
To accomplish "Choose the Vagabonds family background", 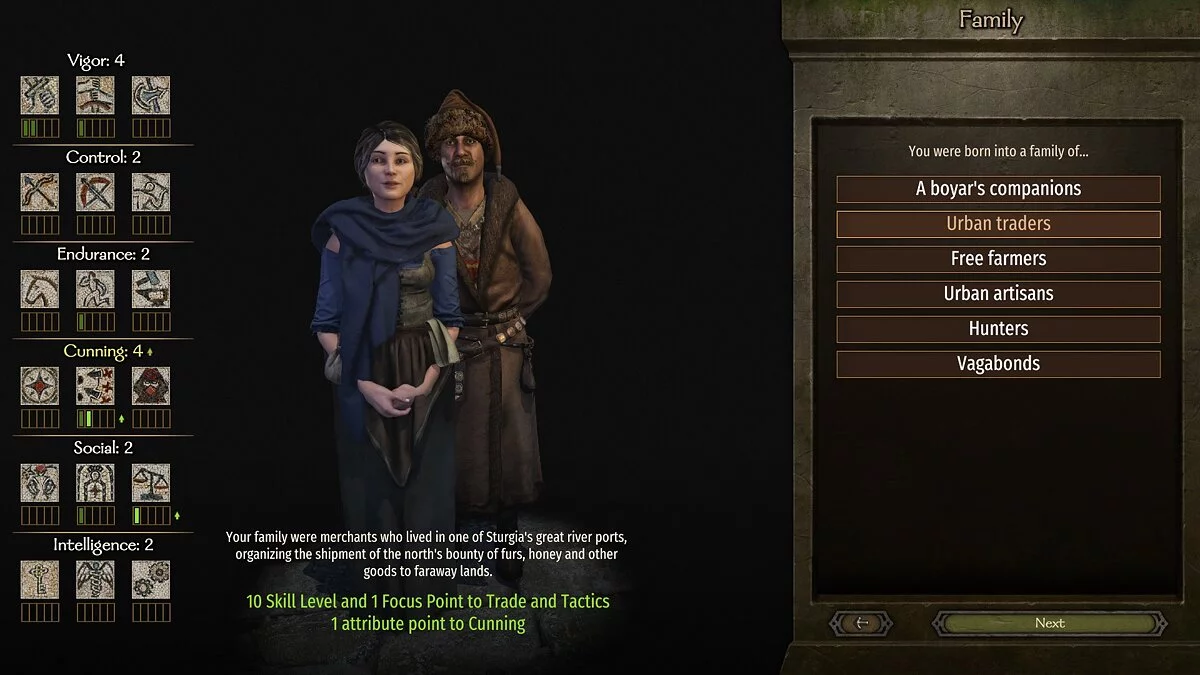I will click(x=998, y=364).
